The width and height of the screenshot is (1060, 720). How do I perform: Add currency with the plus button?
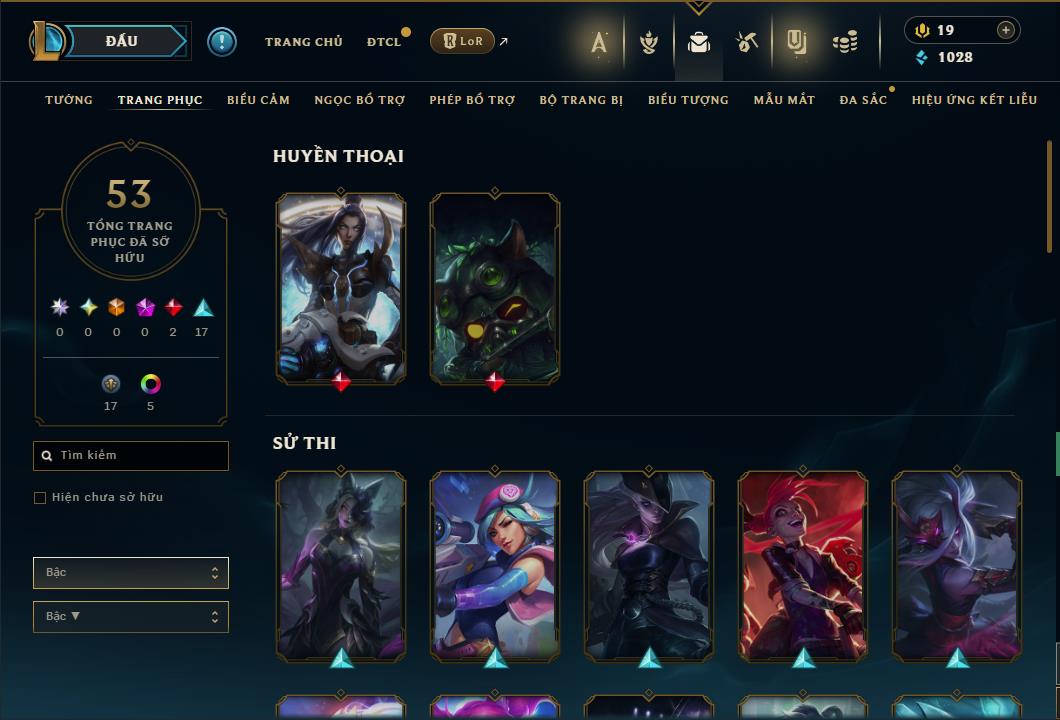pyautogui.click(x=1006, y=30)
